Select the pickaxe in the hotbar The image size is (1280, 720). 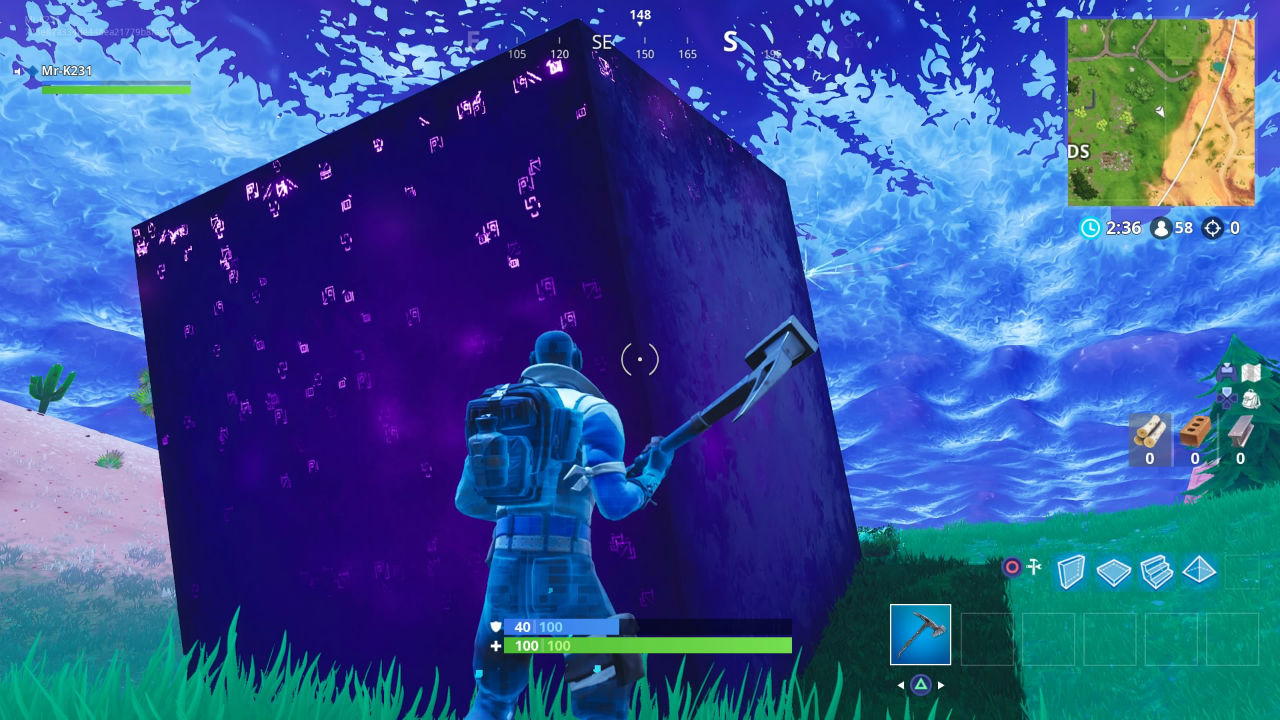[921, 634]
